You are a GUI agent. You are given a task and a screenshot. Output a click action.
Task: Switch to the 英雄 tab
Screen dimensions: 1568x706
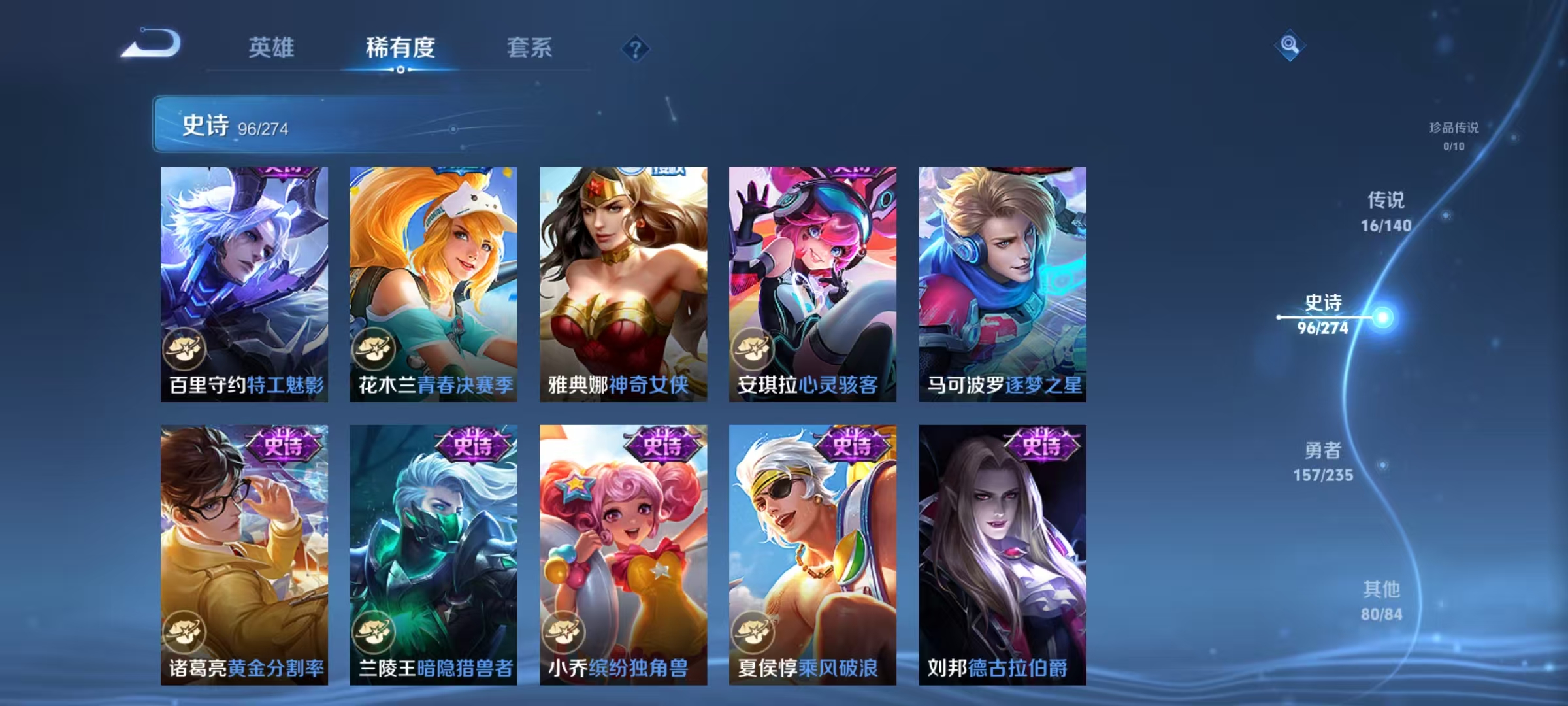tap(273, 48)
